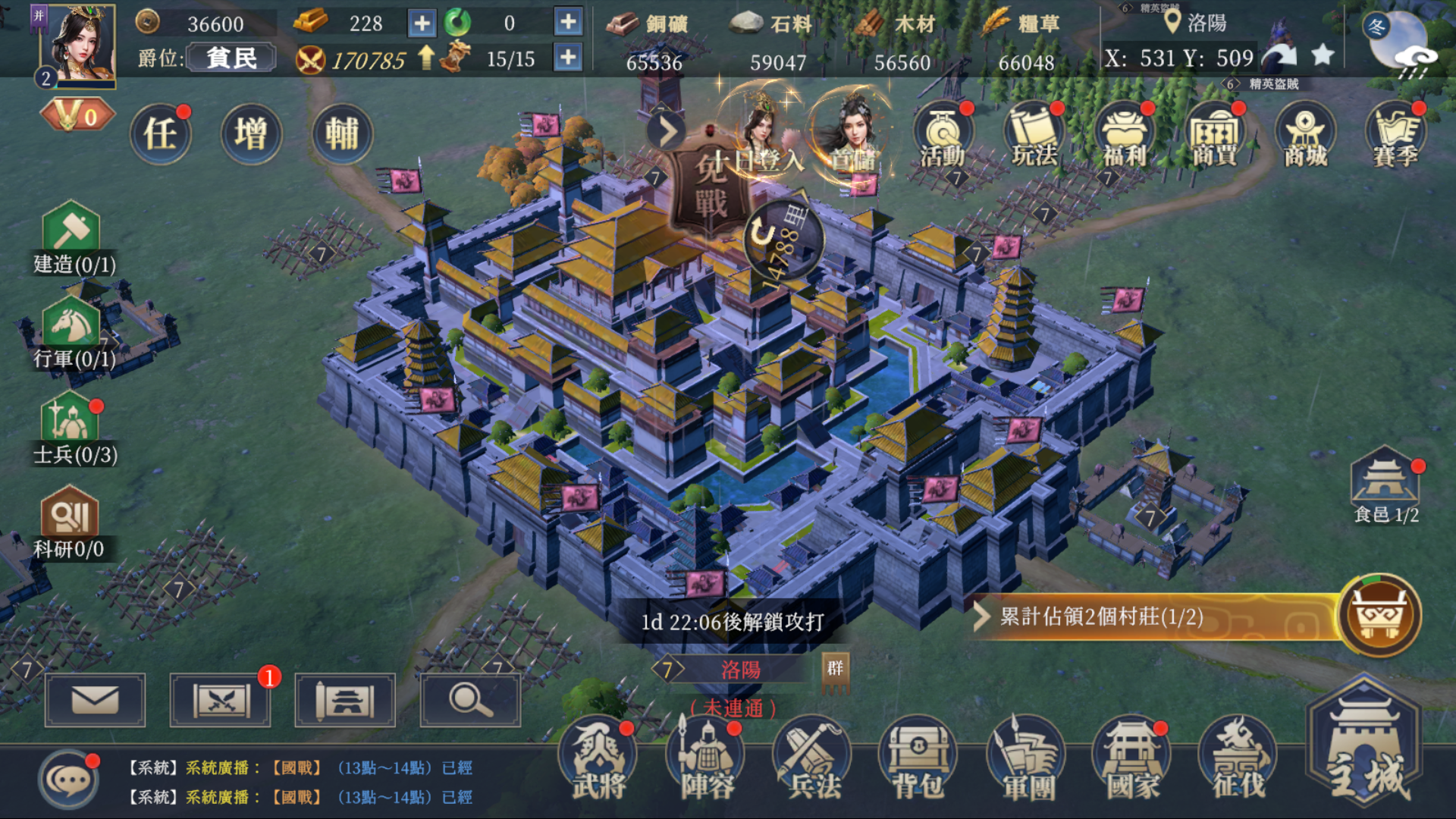Open the 賽季 season panel
The height and width of the screenshot is (819, 1456).
pyautogui.click(x=1395, y=136)
